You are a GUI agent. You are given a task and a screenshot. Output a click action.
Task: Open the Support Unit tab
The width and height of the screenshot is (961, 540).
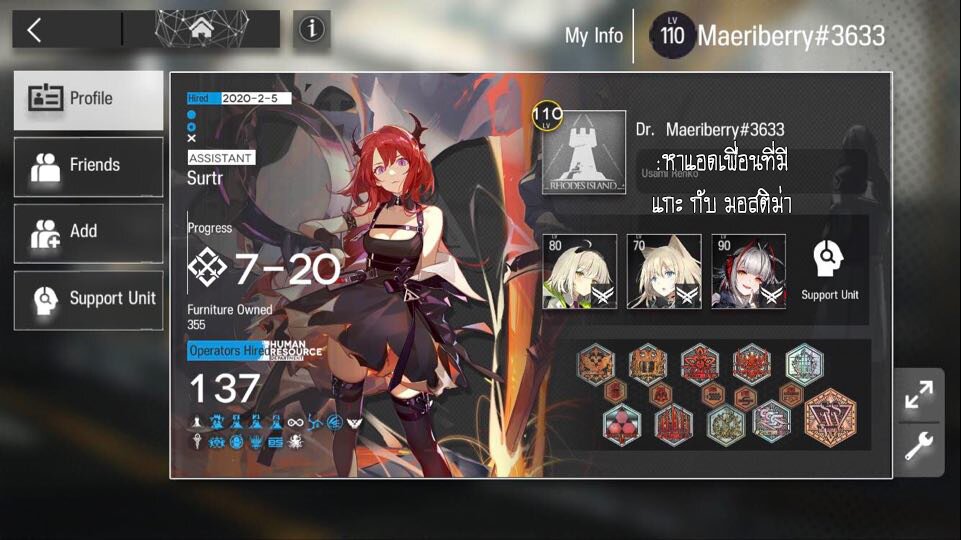pyautogui.click(x=88, y=299)
